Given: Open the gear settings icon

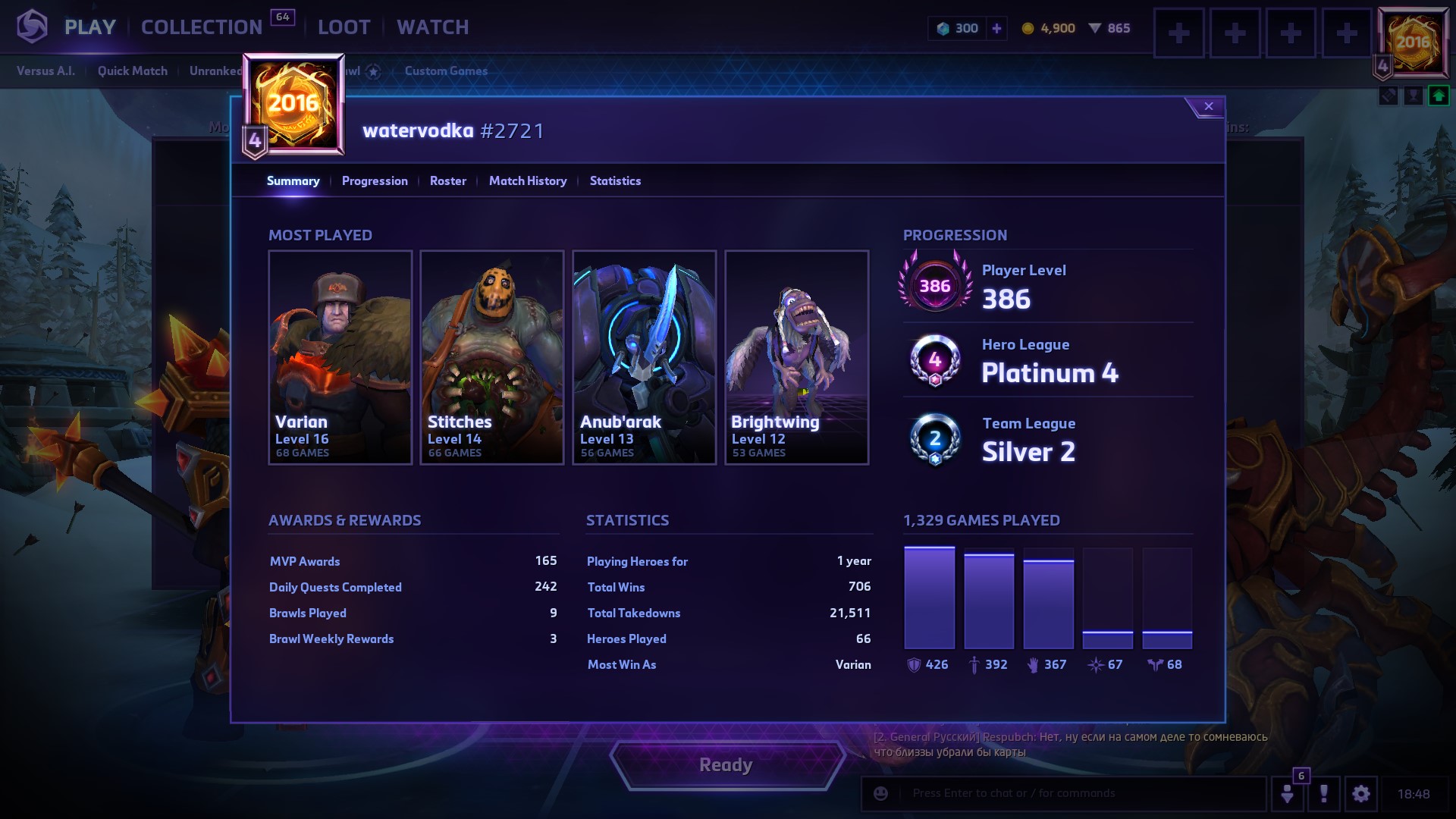Looking at the screenshot, I should pyautogui.click(x=1360, y=794).
